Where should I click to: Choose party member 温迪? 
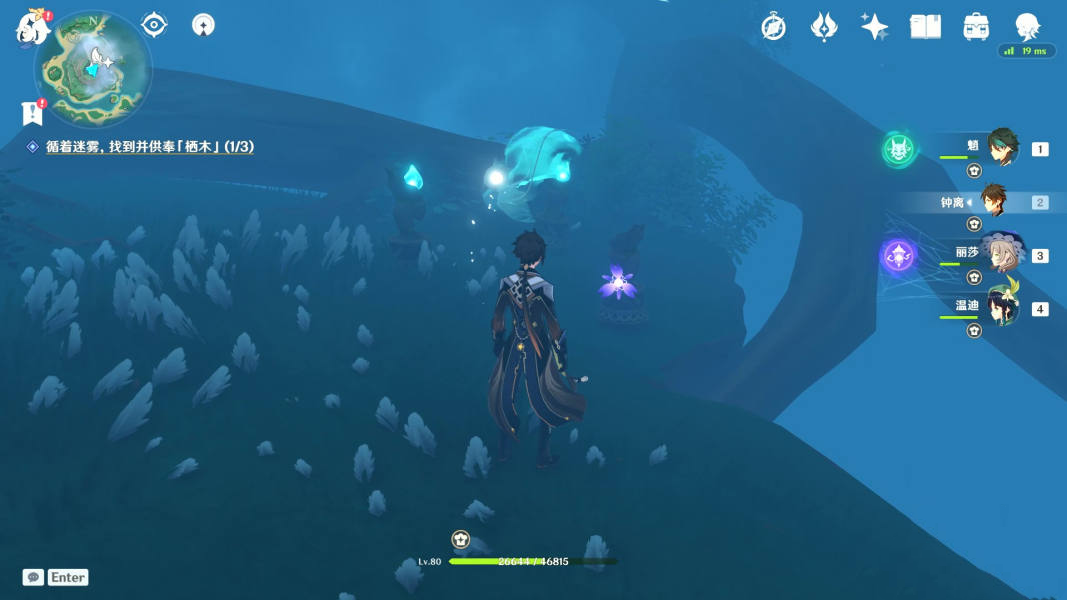(1002, 307)
